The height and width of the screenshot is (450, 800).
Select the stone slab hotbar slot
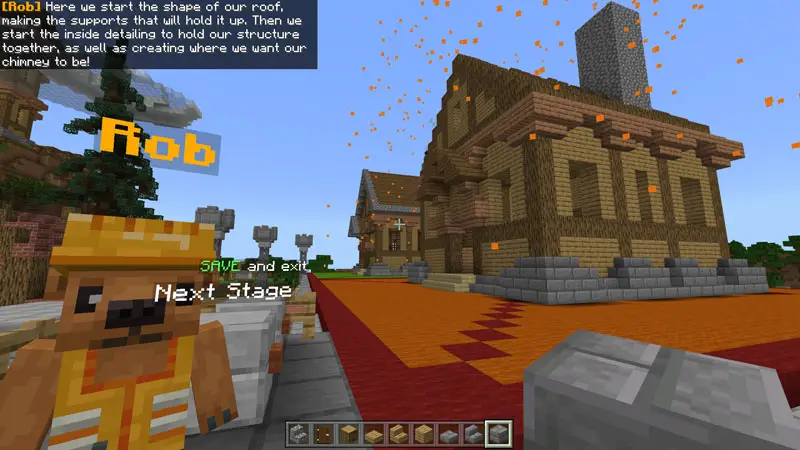(x=450, y=433)
